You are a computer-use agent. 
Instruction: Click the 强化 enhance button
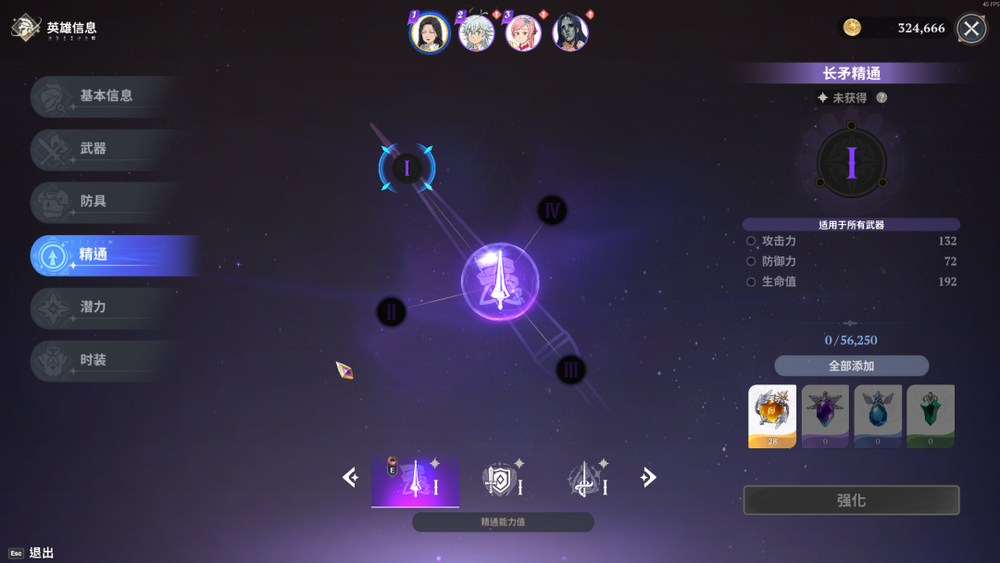coord(851,500)
